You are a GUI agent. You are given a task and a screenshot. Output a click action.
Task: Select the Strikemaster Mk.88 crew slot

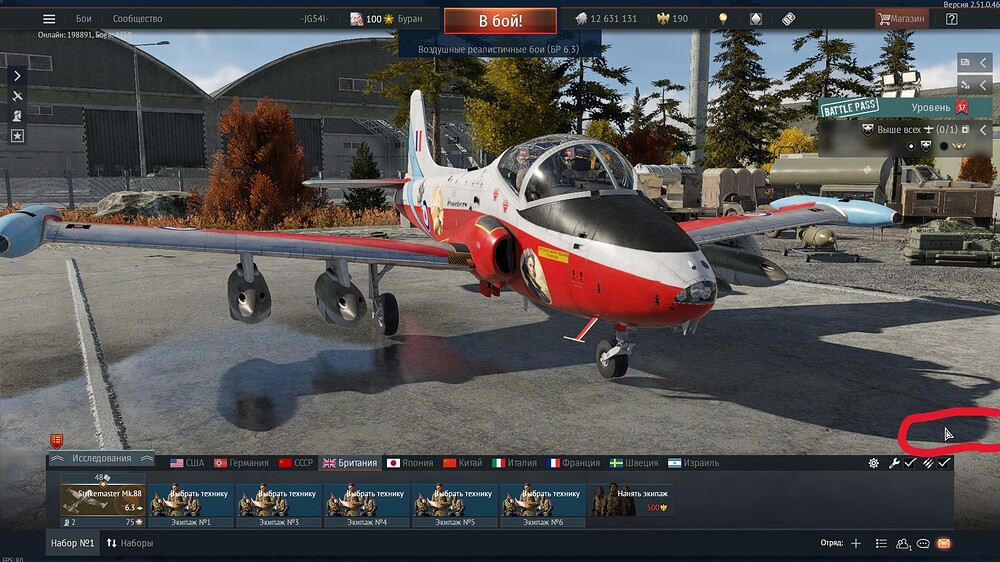(102, 500)
